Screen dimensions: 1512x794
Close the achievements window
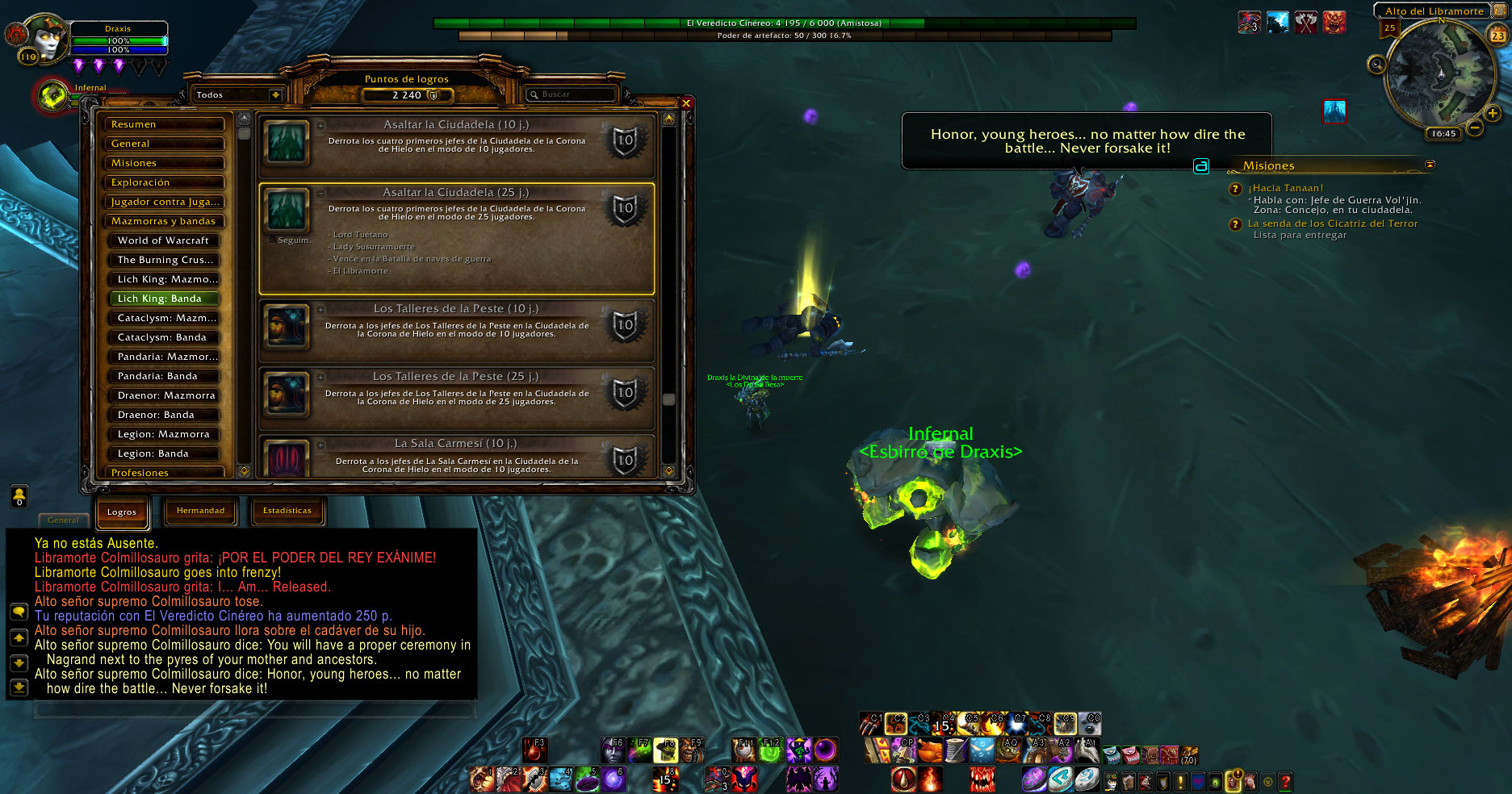(x=686, y=103)
